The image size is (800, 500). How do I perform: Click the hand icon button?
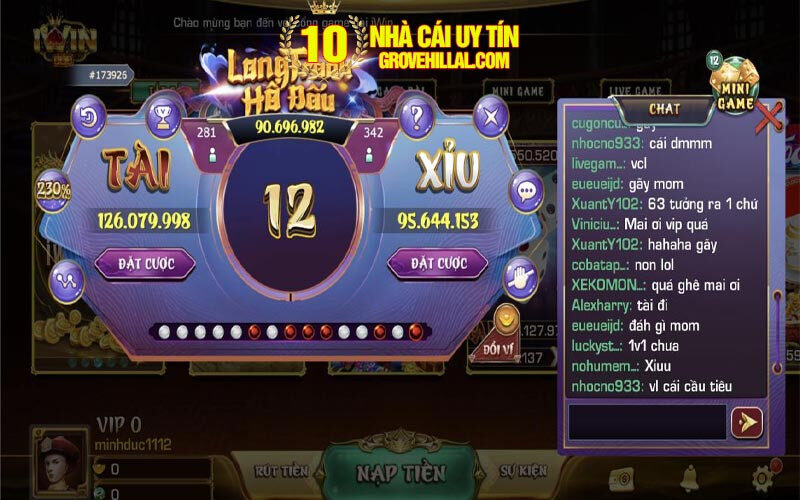coord(520,278)
